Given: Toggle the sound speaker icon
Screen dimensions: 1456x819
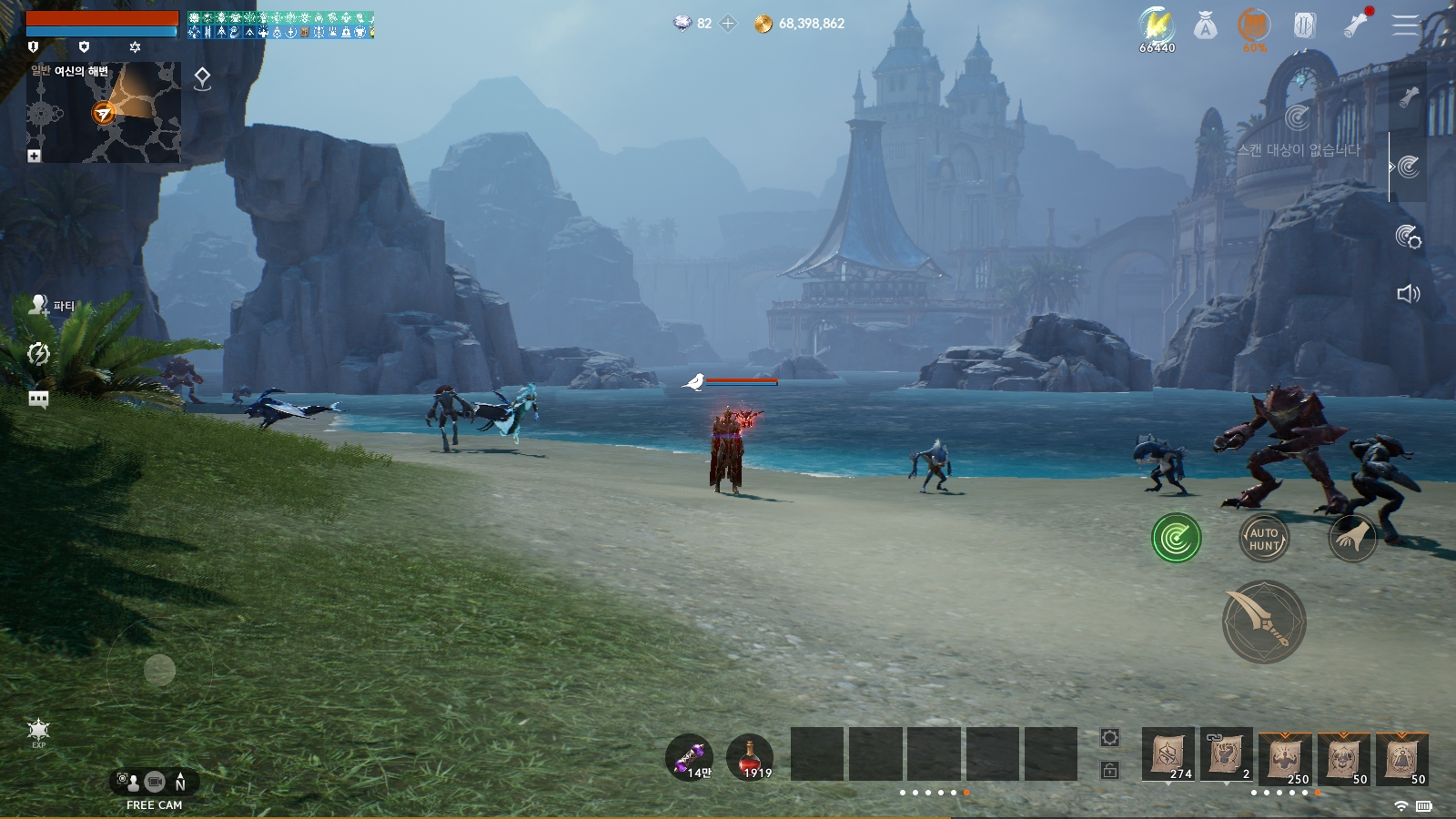Looking at the screenshot, I should (1408, 293).
